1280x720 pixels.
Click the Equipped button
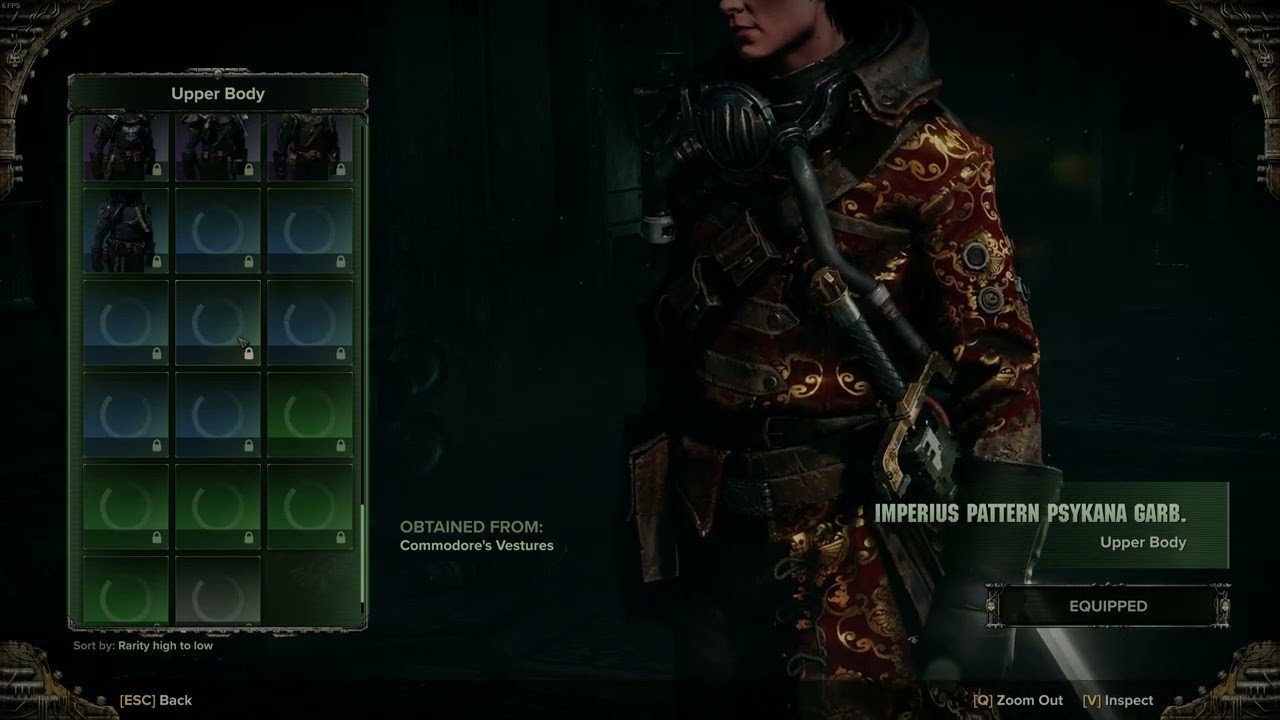pos(1108,606)
